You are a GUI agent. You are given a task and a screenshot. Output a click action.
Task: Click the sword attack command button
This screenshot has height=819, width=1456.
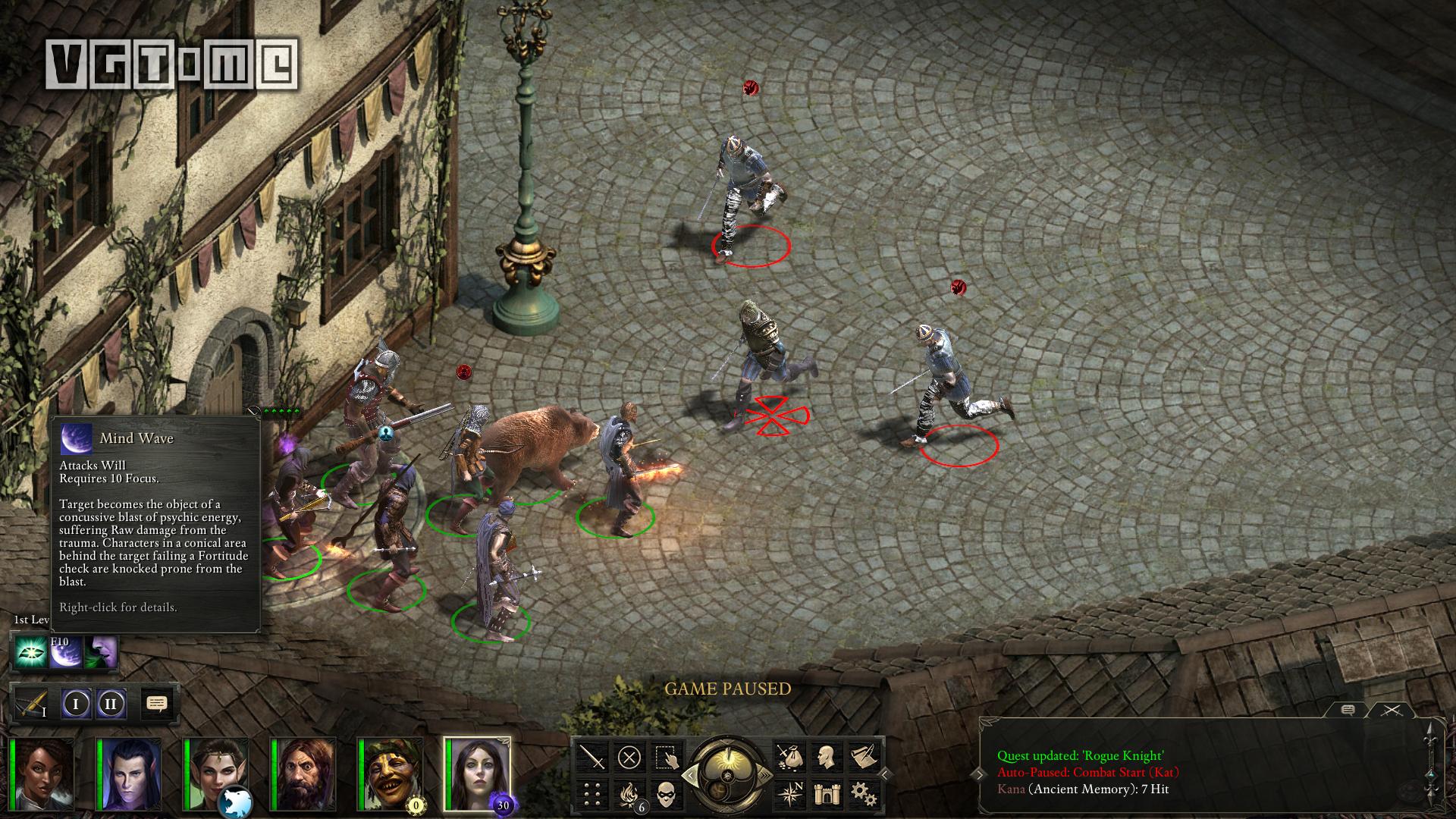click(x=592, y=756)
